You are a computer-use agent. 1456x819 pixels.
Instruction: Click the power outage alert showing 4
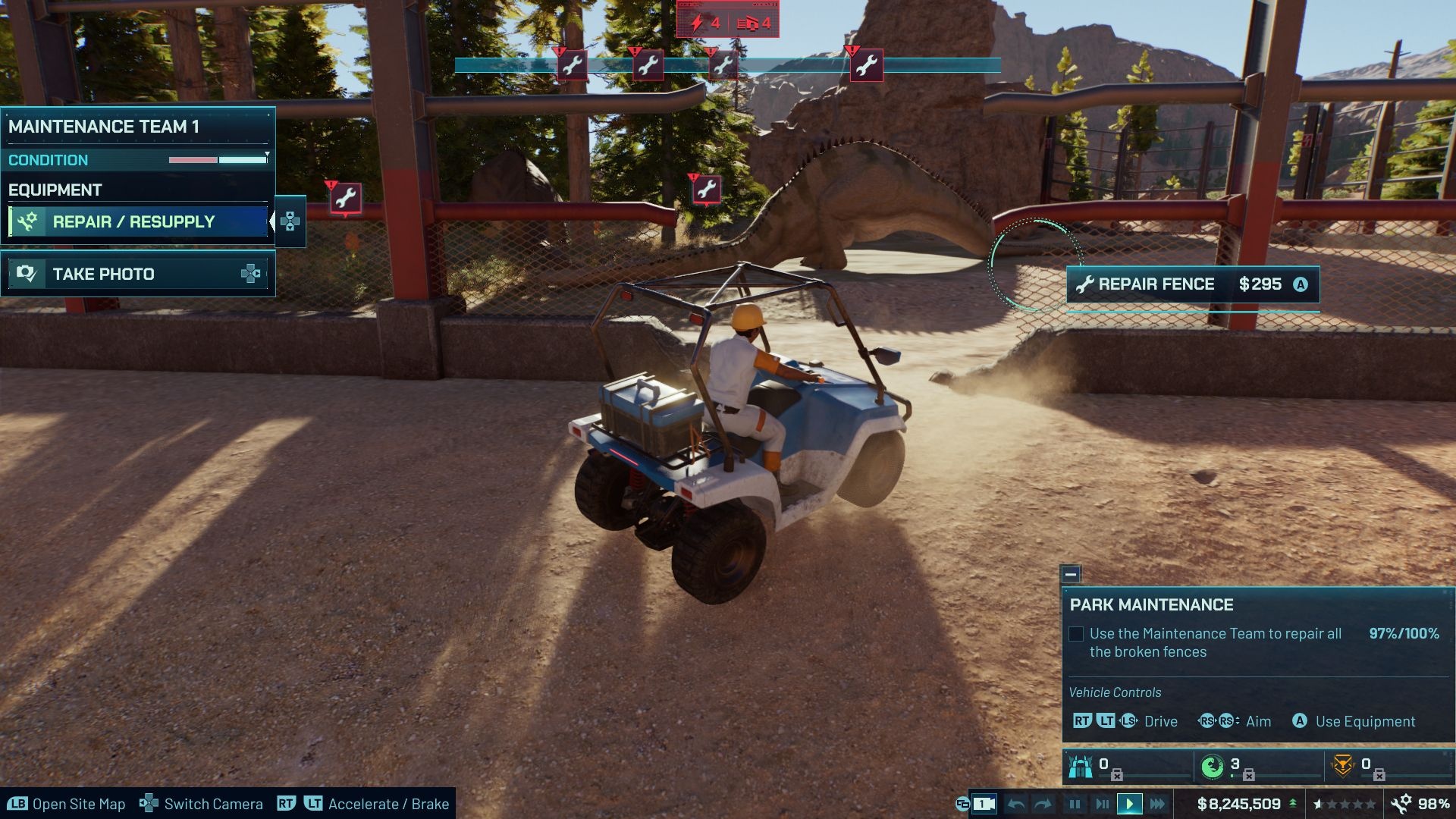[x=704, y=24]
